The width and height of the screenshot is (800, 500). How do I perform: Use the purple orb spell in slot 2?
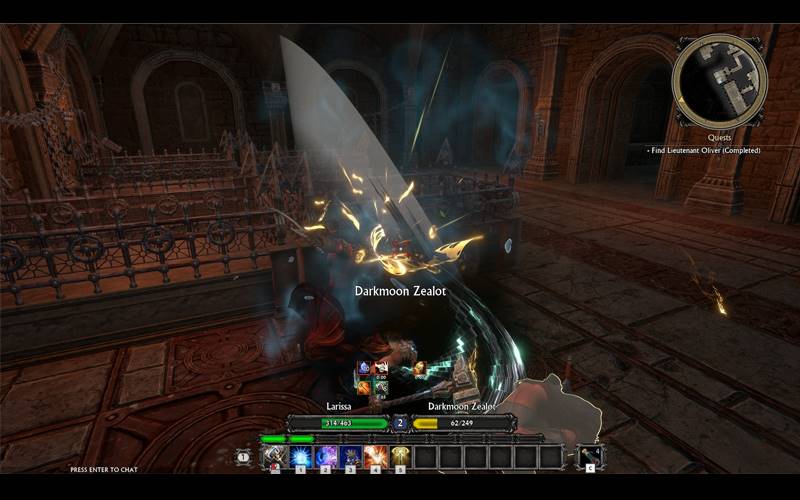coord(325,457)
